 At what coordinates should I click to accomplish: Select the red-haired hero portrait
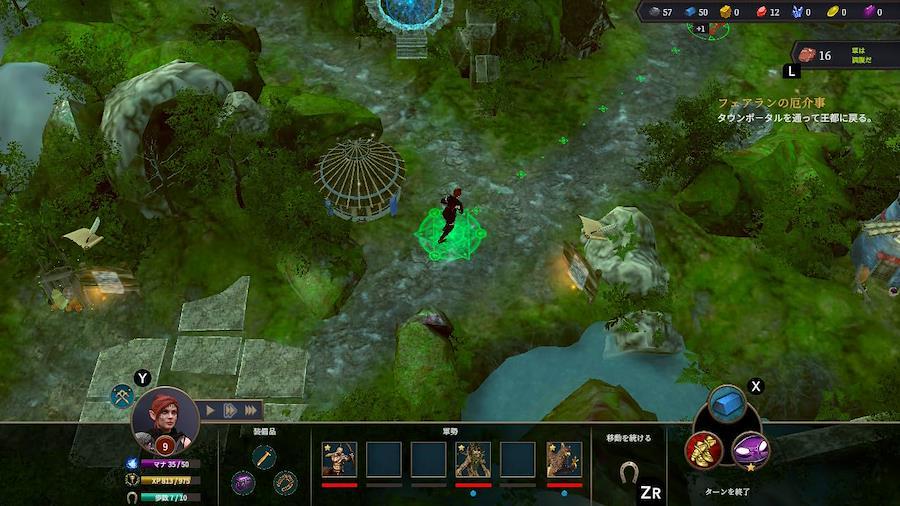165,419
